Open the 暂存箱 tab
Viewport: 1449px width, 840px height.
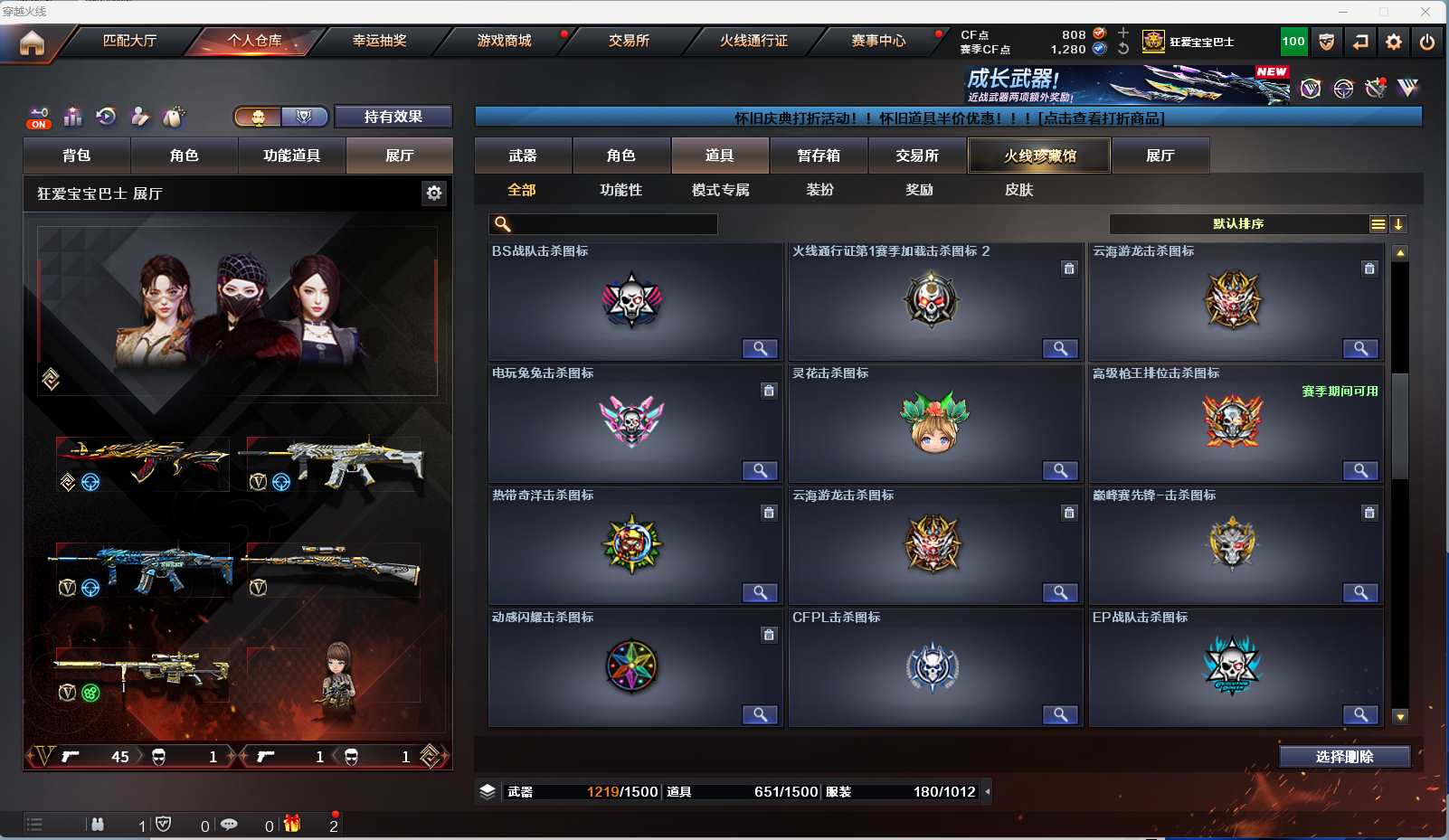[x=819, y=156]
